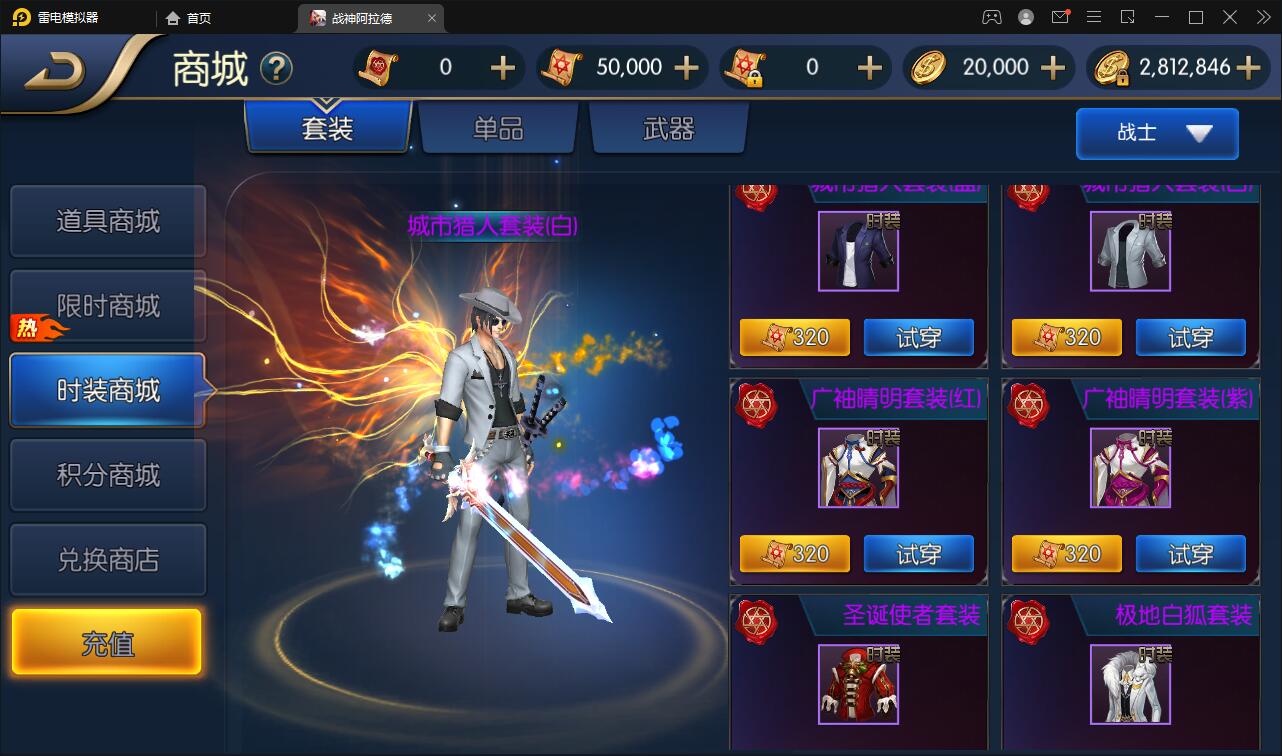Open the multi-window icon in the title bar
Image resolution: width=1282 pixels, height=756 pixels.
pyautogui.click(x=1129, y=17)
